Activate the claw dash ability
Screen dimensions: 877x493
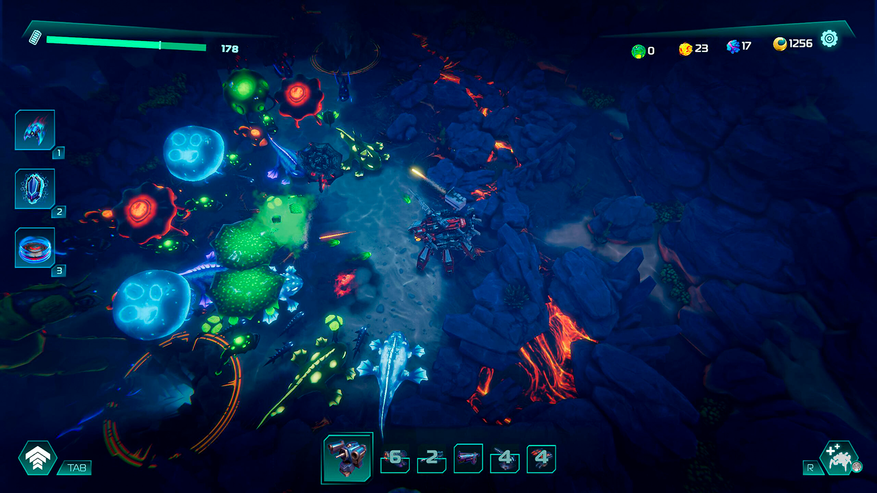[35, 129]
